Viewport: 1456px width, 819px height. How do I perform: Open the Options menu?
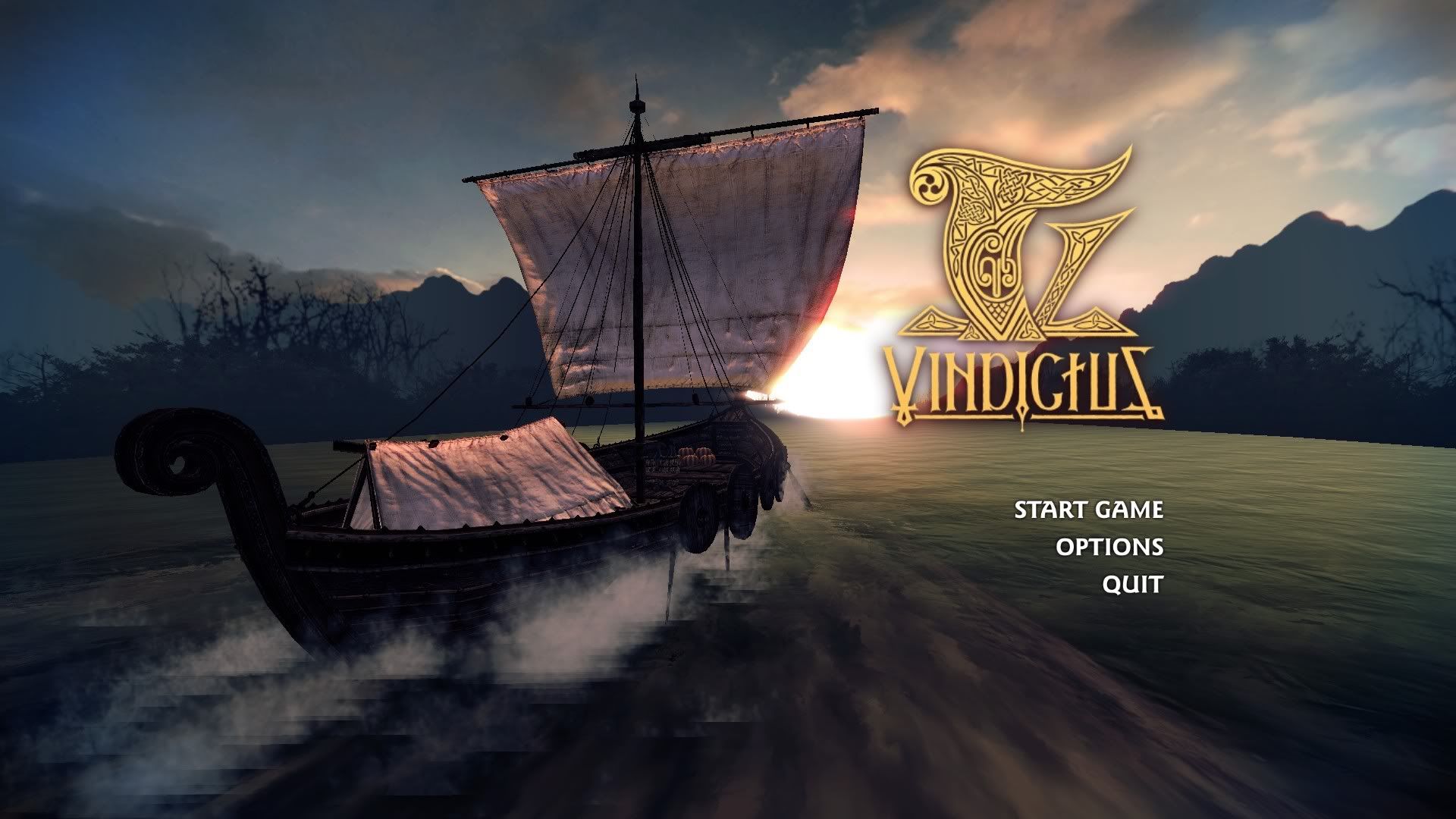coord(1109,547)
